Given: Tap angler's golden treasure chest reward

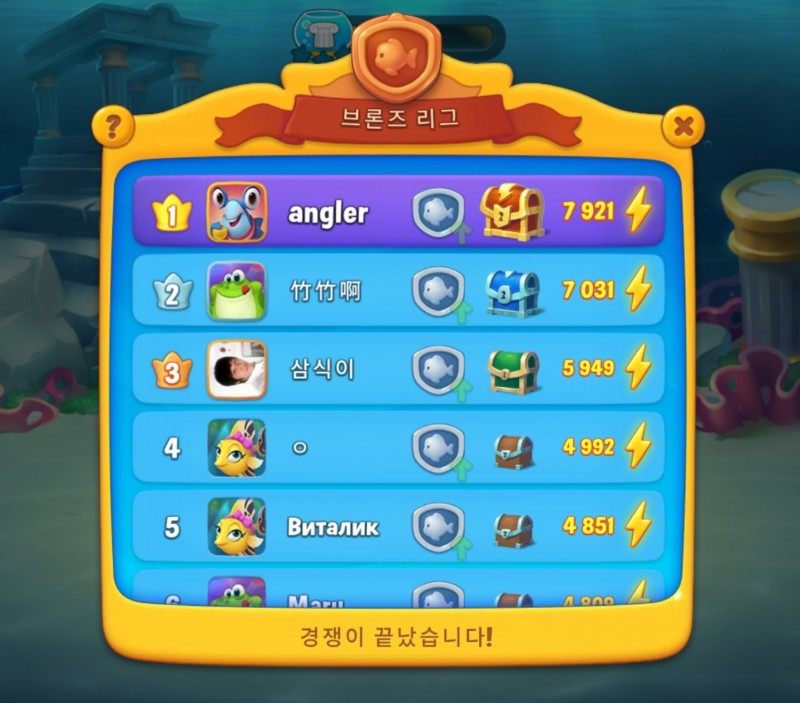Looking at the screenshot, I should (x=511, y=211).
